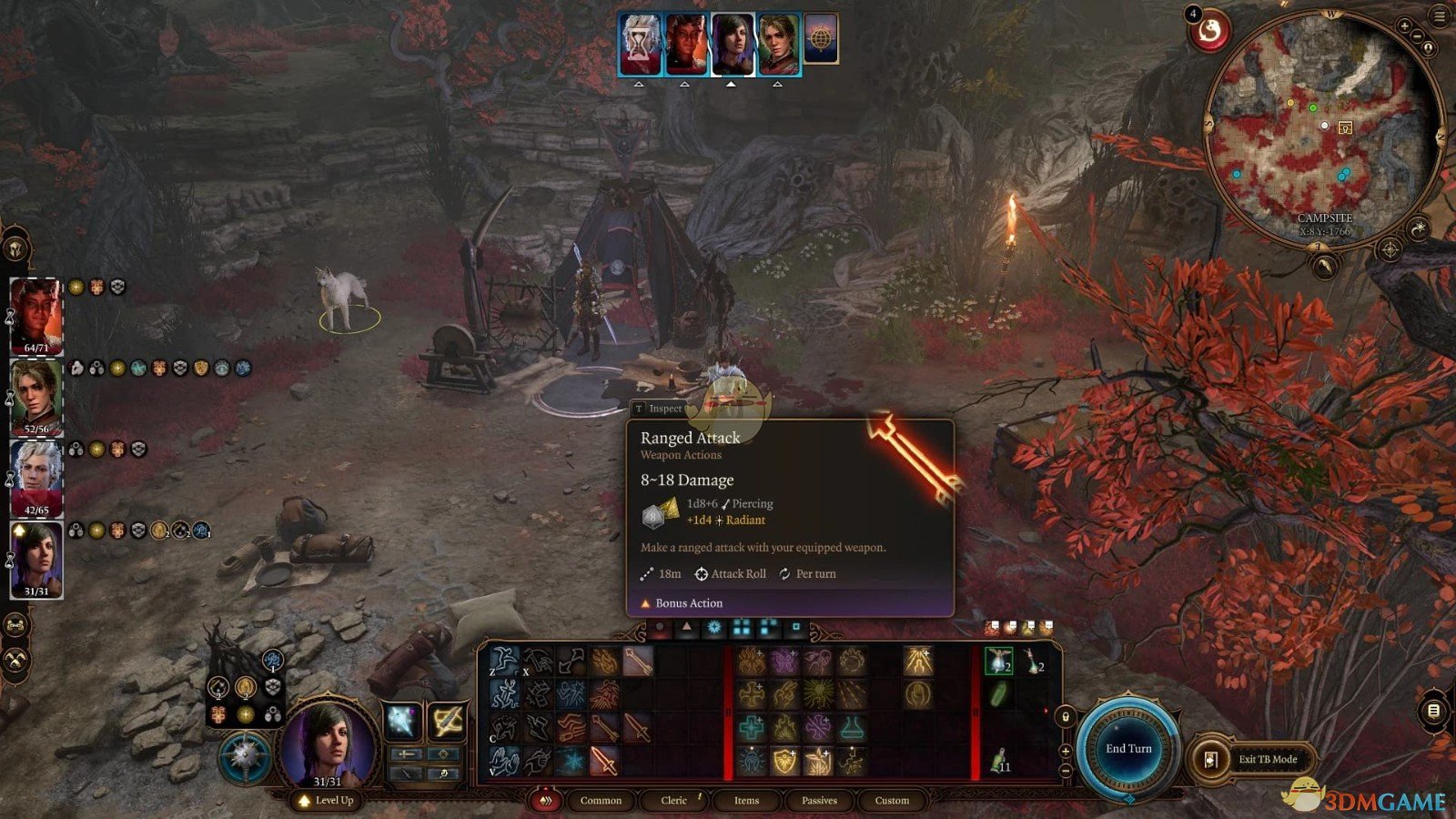
Task: Open the combat log icon on right edge
Action: click(1433, 711)
